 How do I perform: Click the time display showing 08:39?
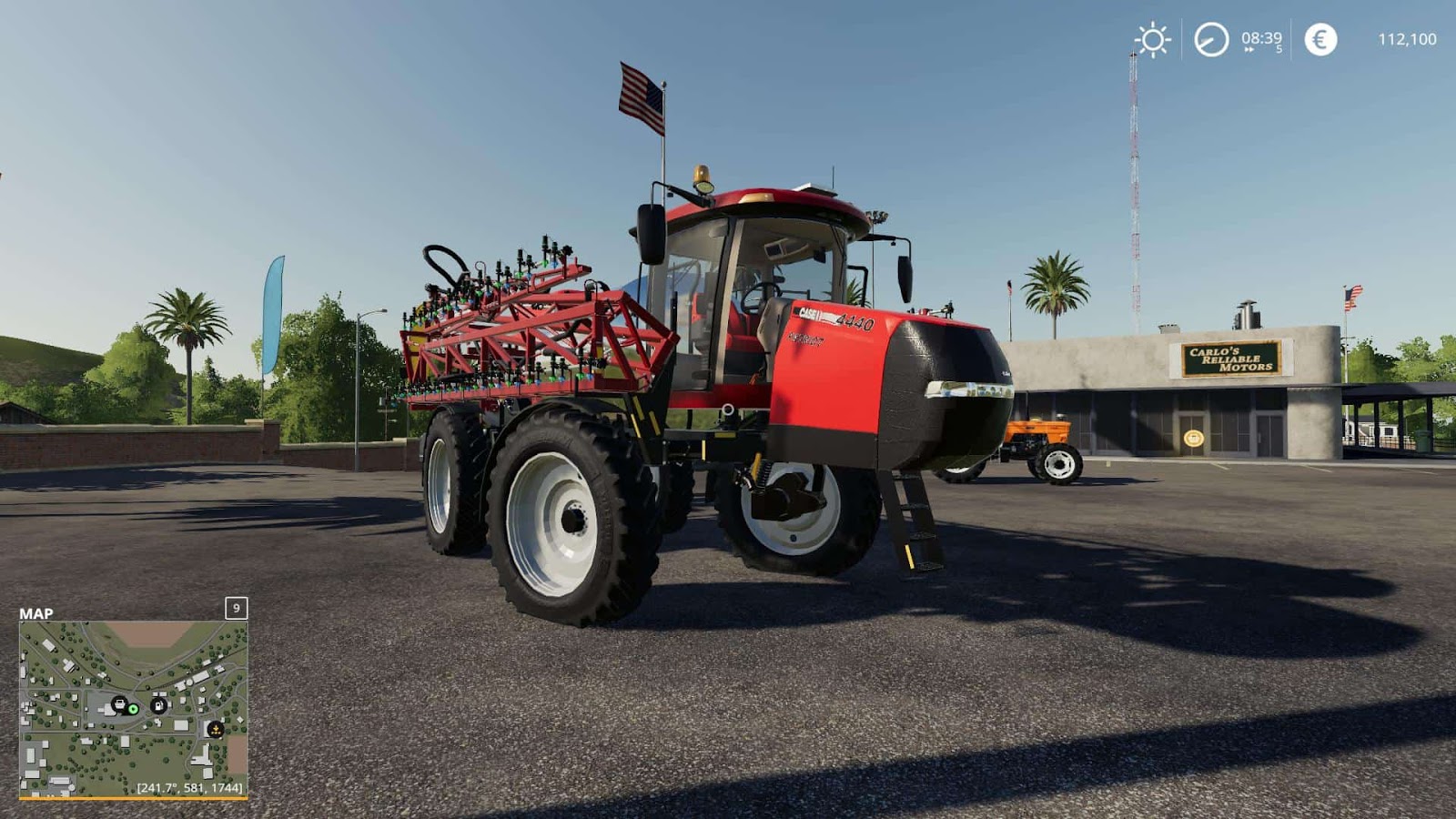pos(1260,36)
